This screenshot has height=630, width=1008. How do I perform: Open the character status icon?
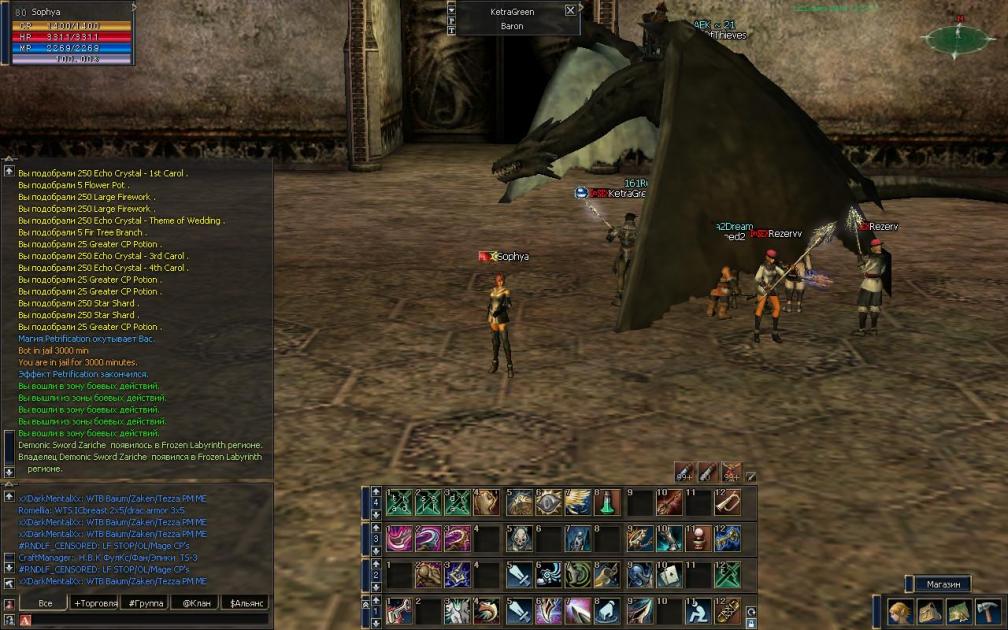[x=900, y=611]
